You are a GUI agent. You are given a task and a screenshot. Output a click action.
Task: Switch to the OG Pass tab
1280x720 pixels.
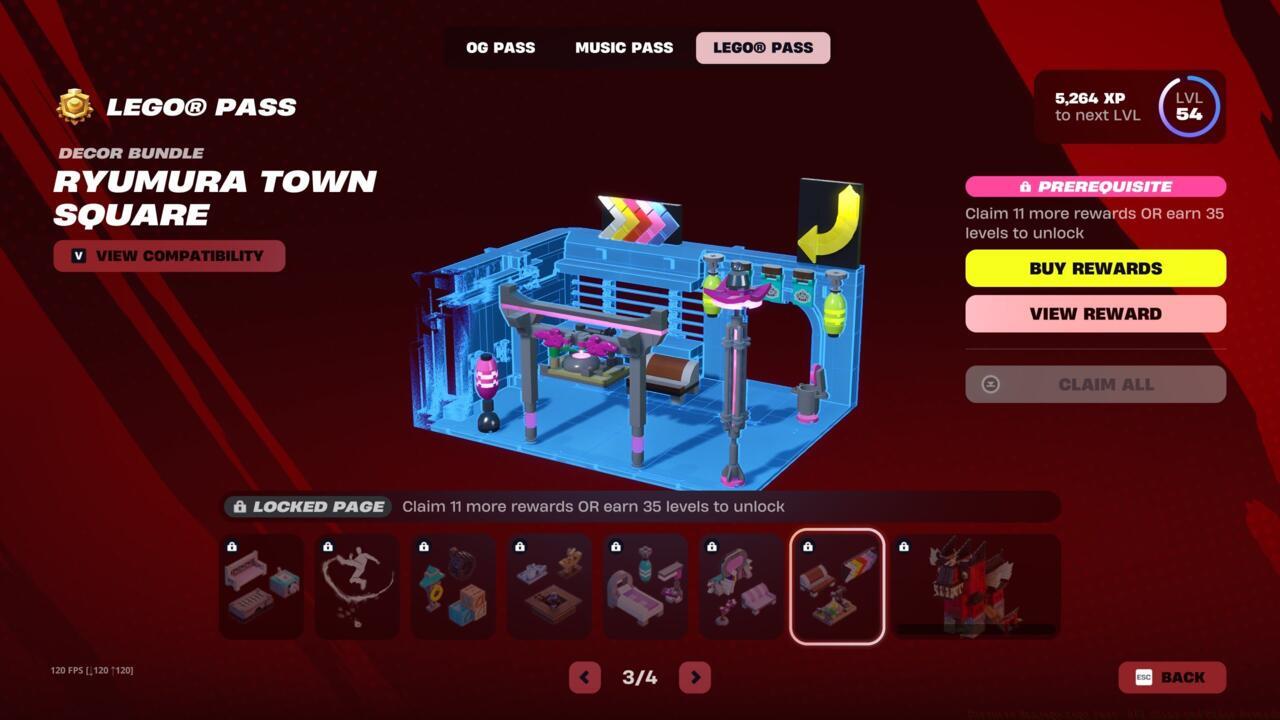[x=500, y=47]
